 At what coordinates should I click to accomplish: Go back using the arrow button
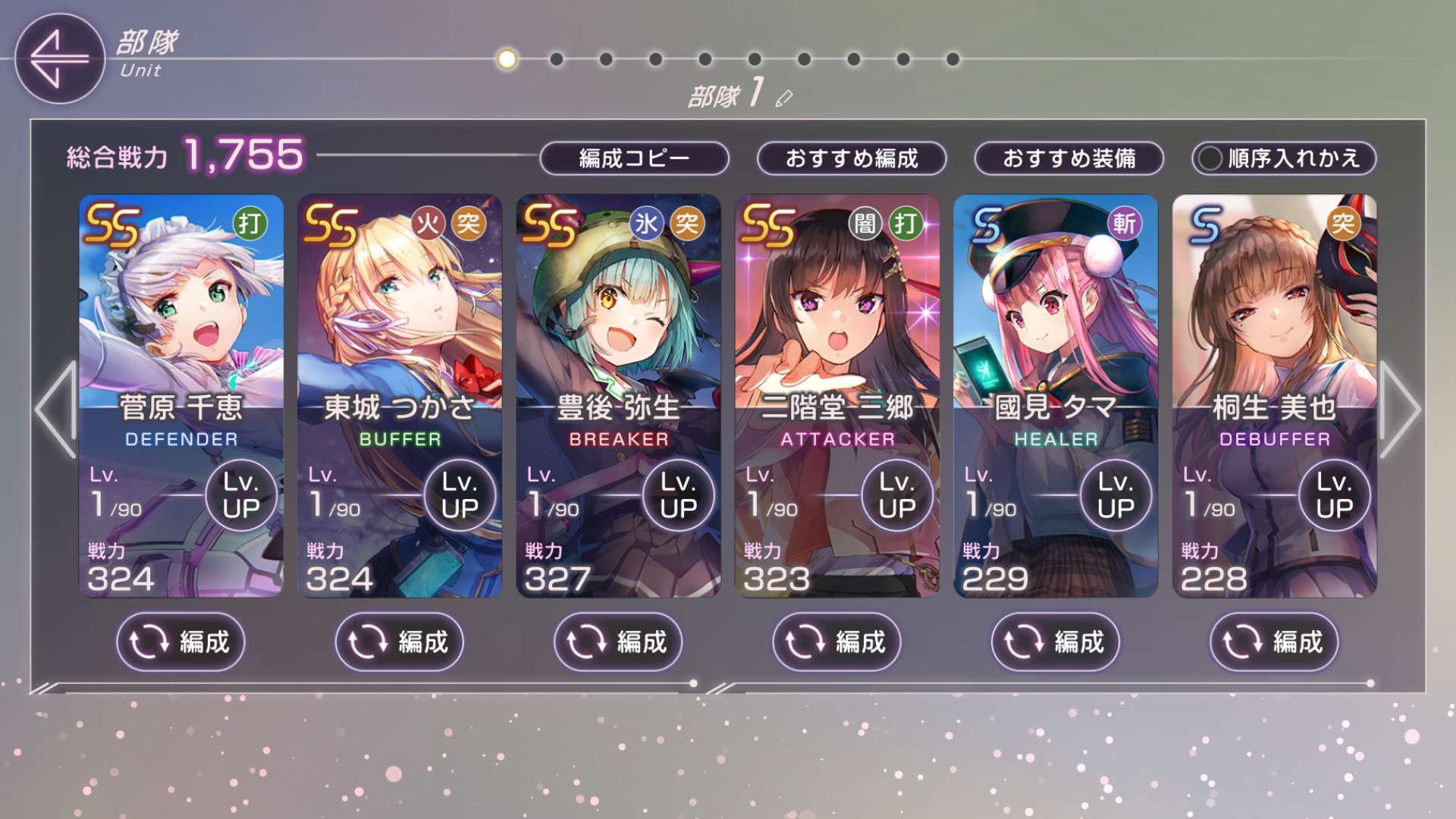click(59, 58)
